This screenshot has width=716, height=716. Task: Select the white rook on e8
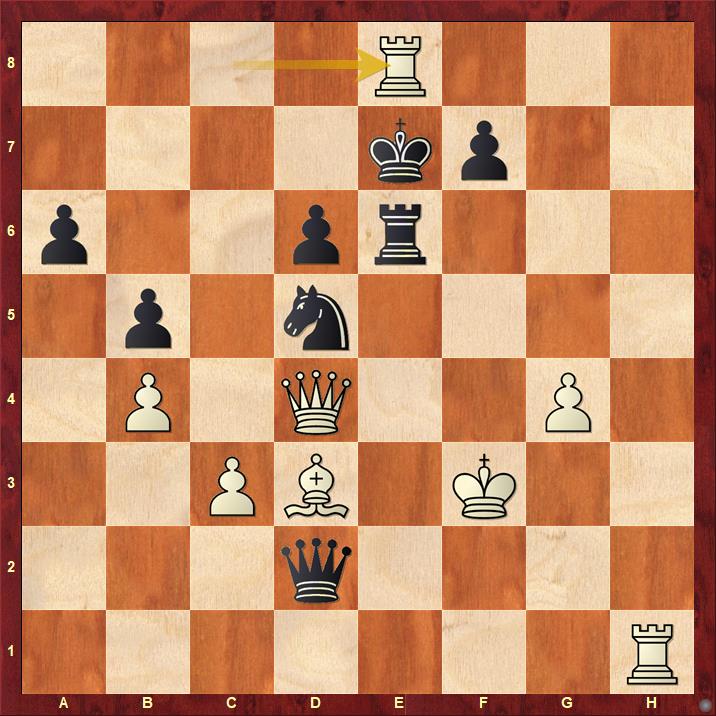pos(400,65)
